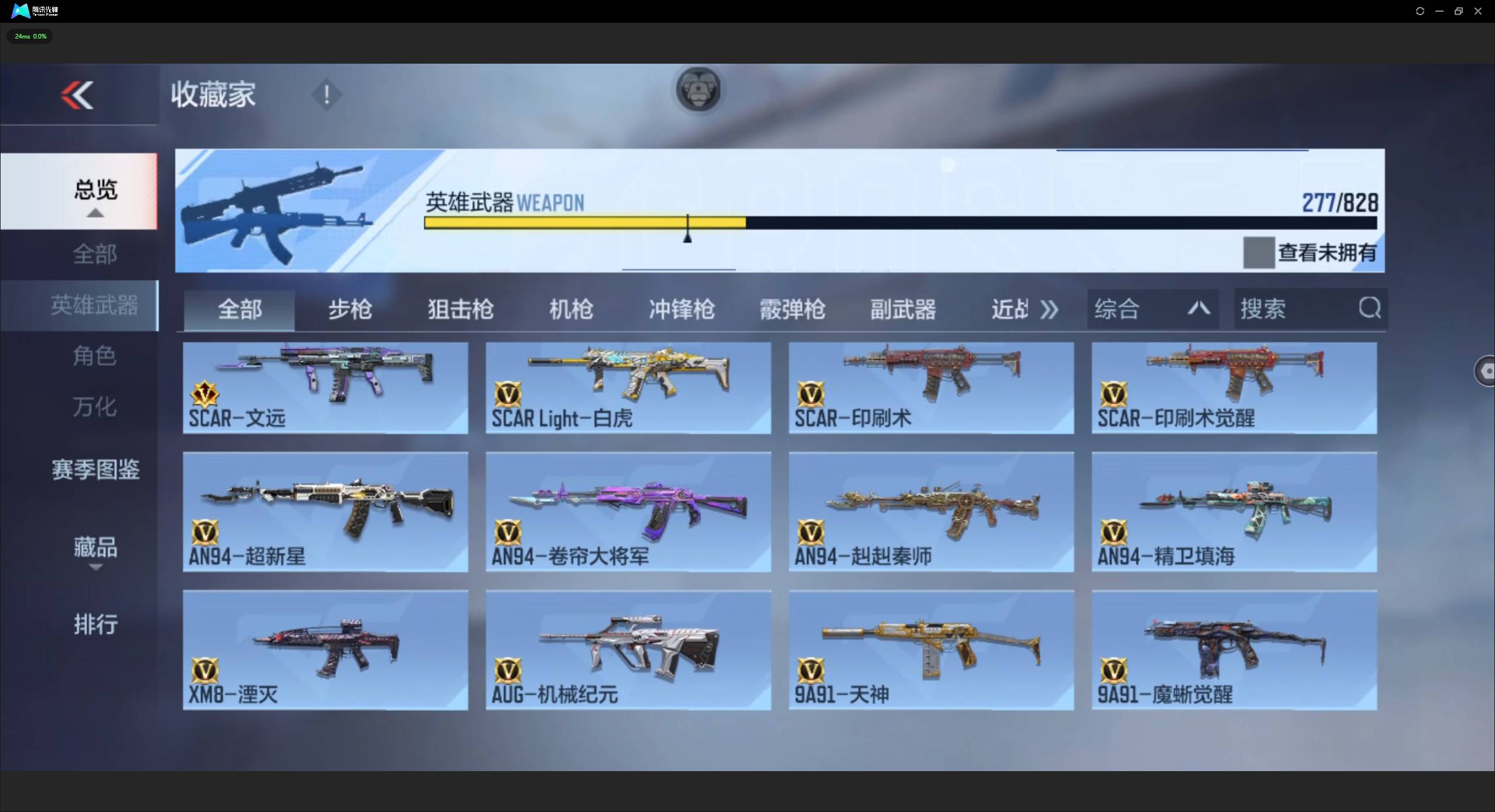
Task: Open the 排行 sidebar entry
Action: [95, 624]
